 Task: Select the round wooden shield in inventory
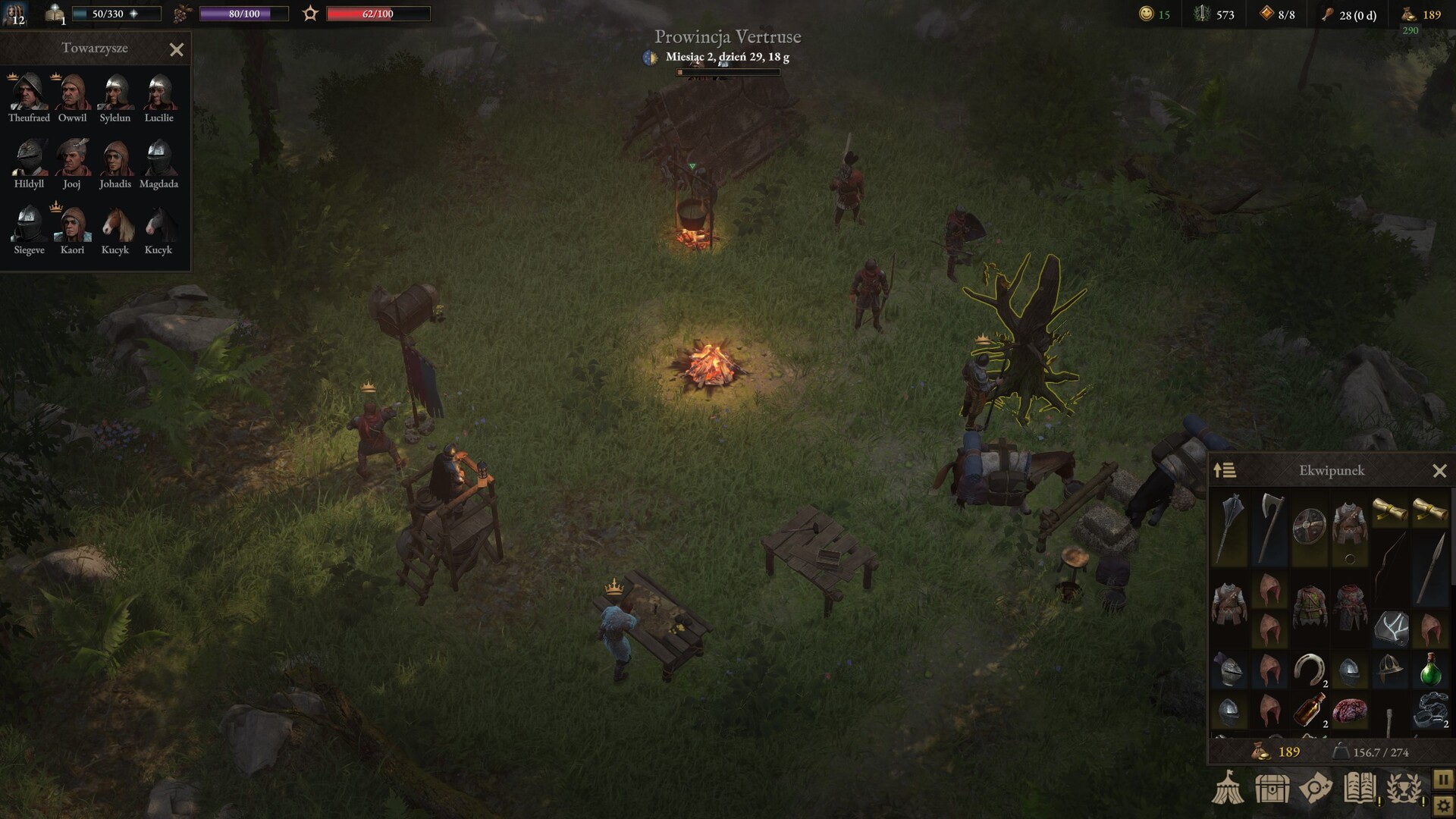coord(1309,525)
